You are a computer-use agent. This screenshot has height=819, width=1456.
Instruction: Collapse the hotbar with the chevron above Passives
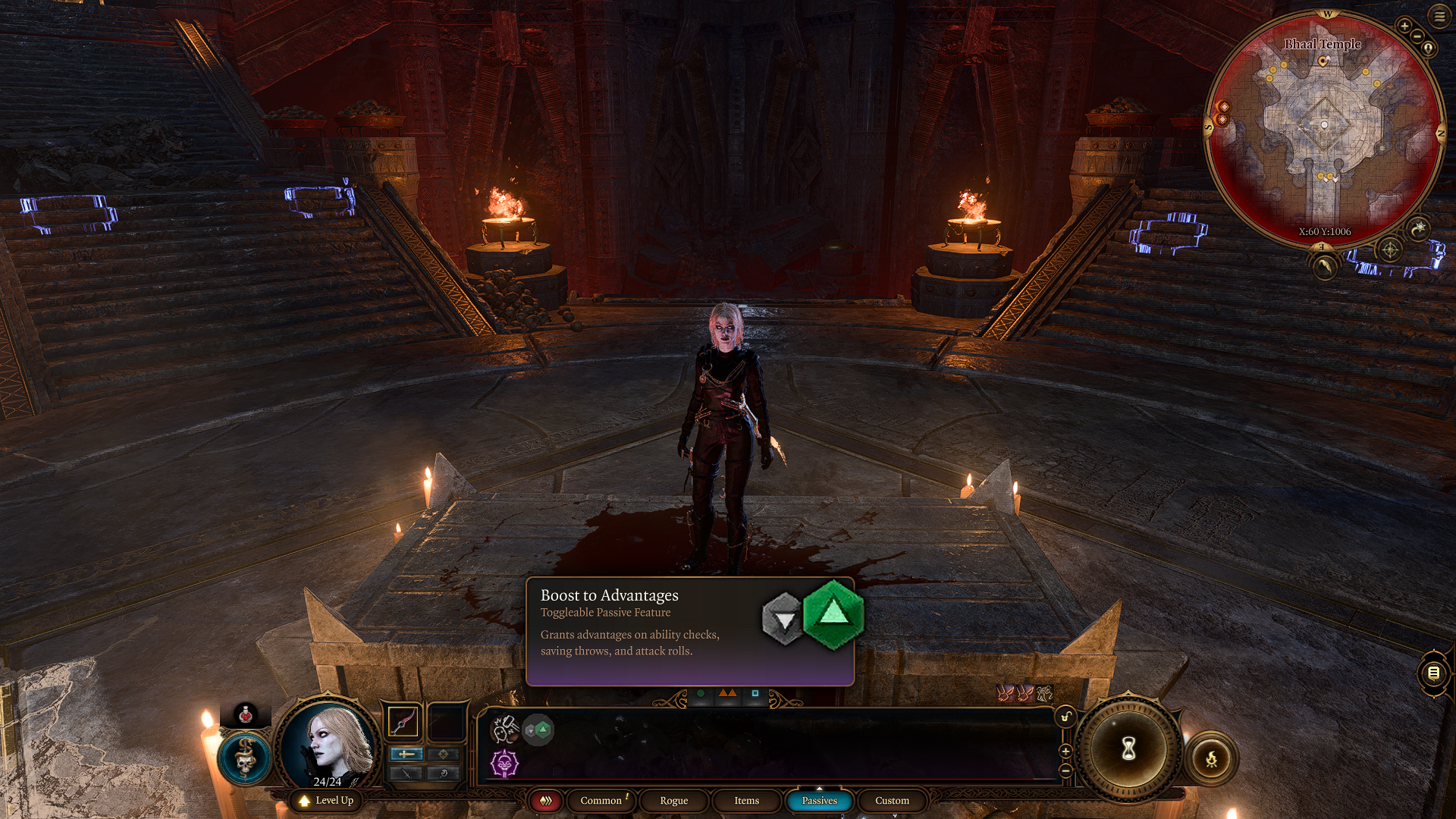pos(820,789)
